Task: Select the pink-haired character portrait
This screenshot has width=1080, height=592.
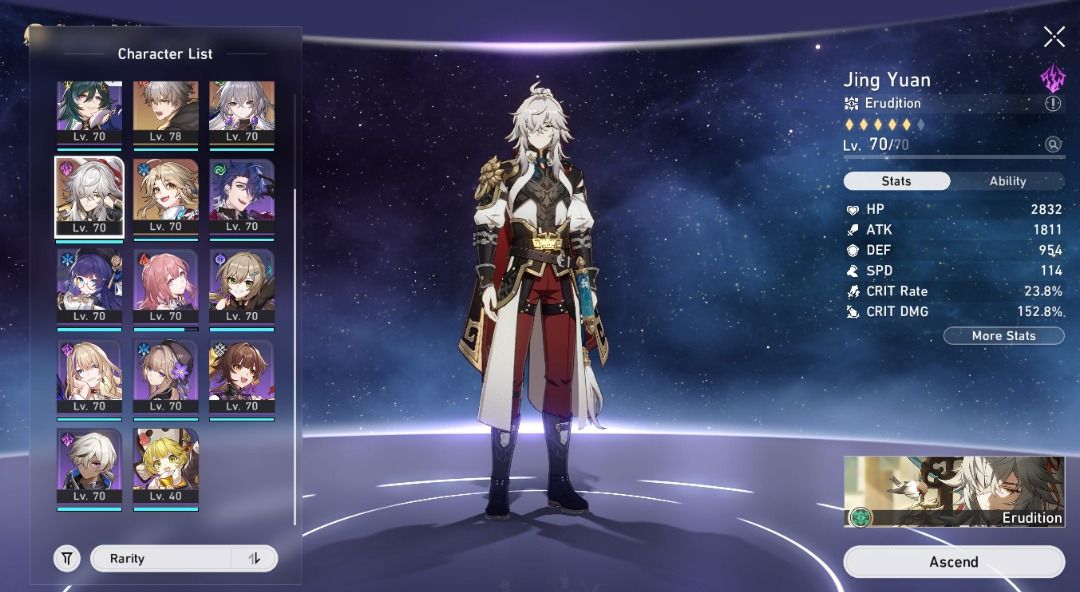Action: coord(166,286)
